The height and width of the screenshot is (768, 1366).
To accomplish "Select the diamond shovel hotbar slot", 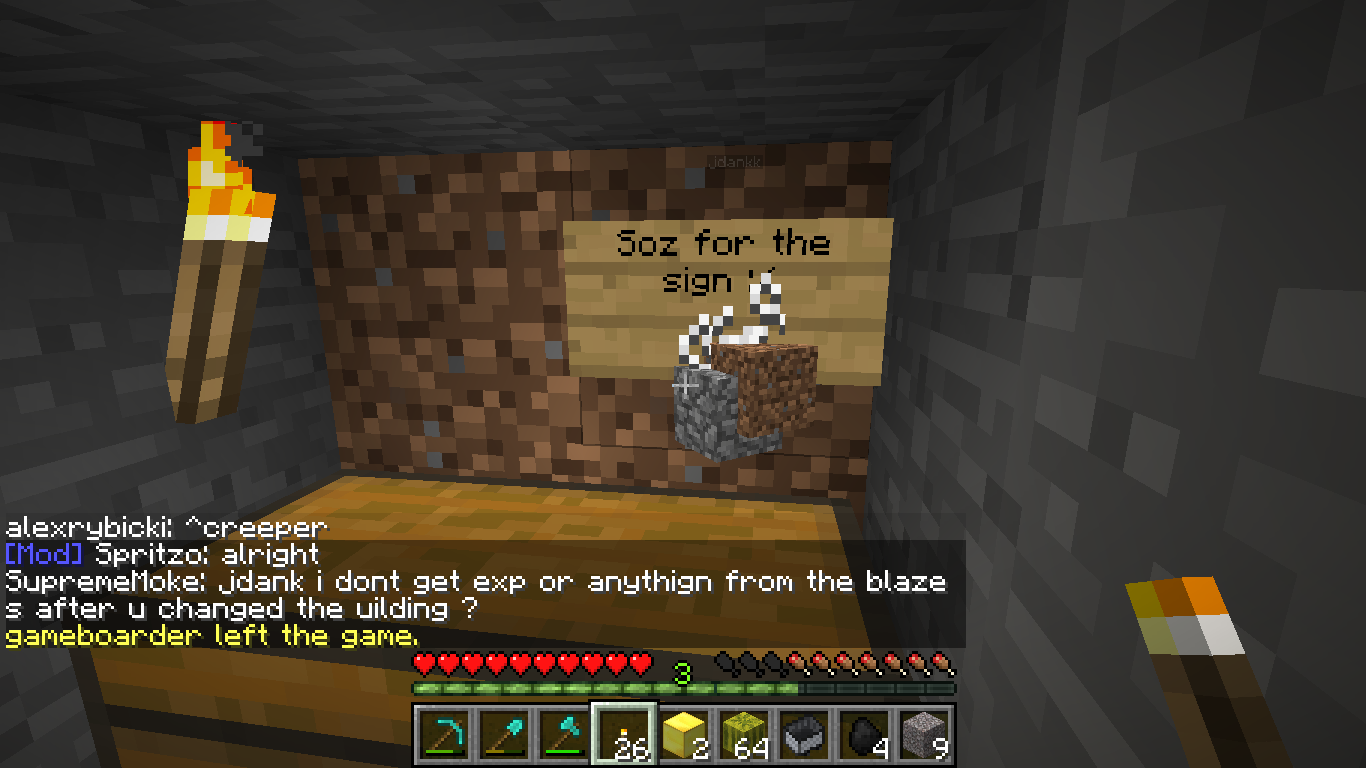I will (503, 735).
